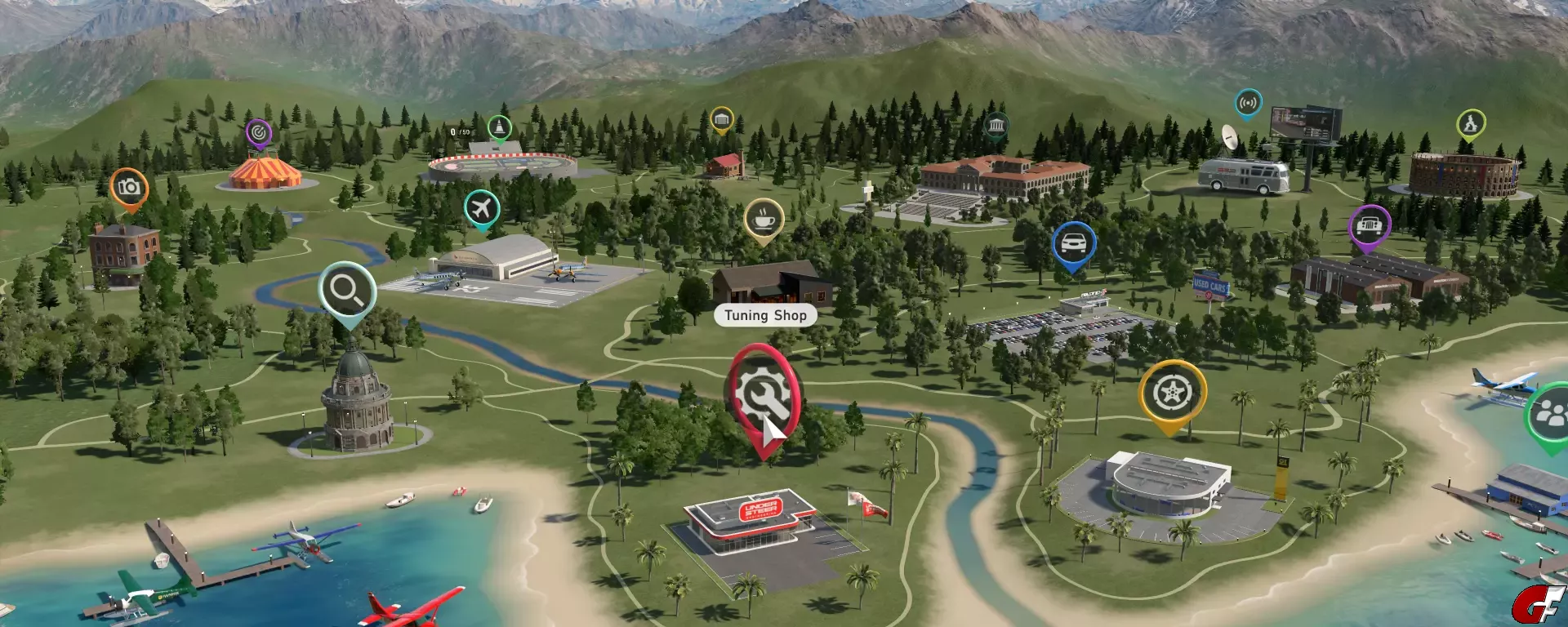Select the coffee cup Café pin

[x=764, y=218]
